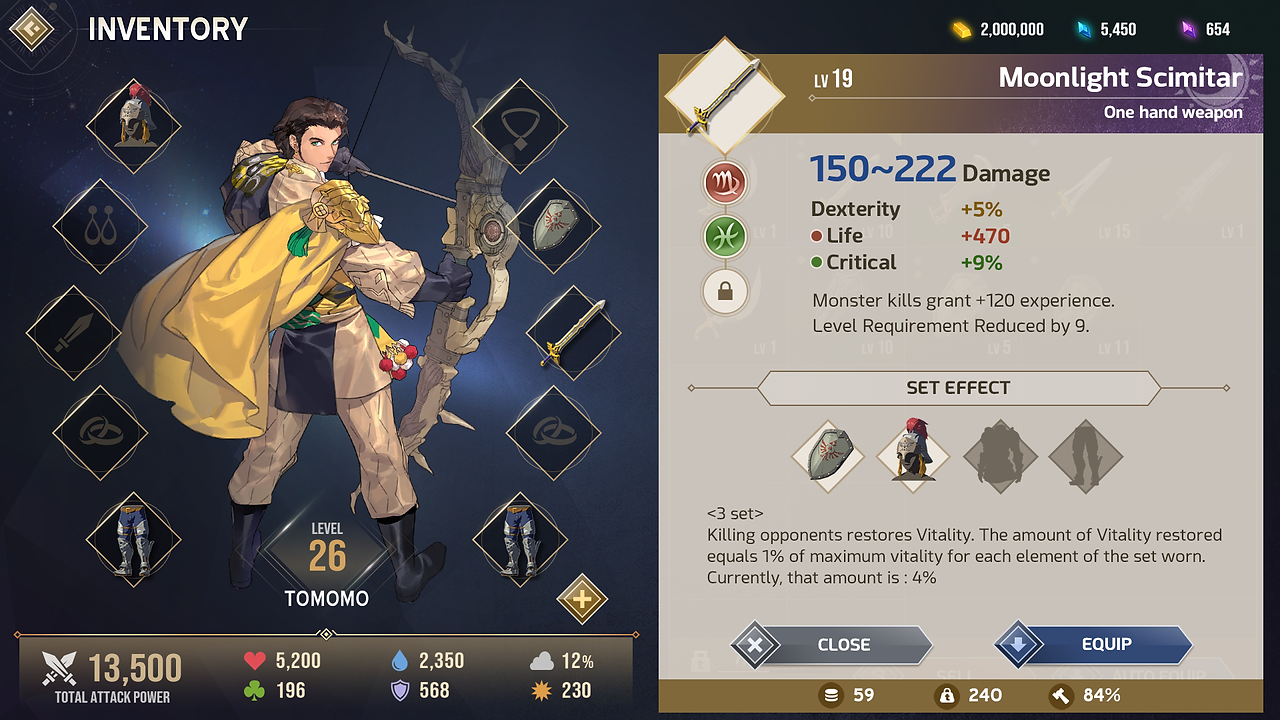Image resolution: width=1280 pixels, height=720 pixels.
Task: Select the equipped helmet slot
Action: click(133, 127)
